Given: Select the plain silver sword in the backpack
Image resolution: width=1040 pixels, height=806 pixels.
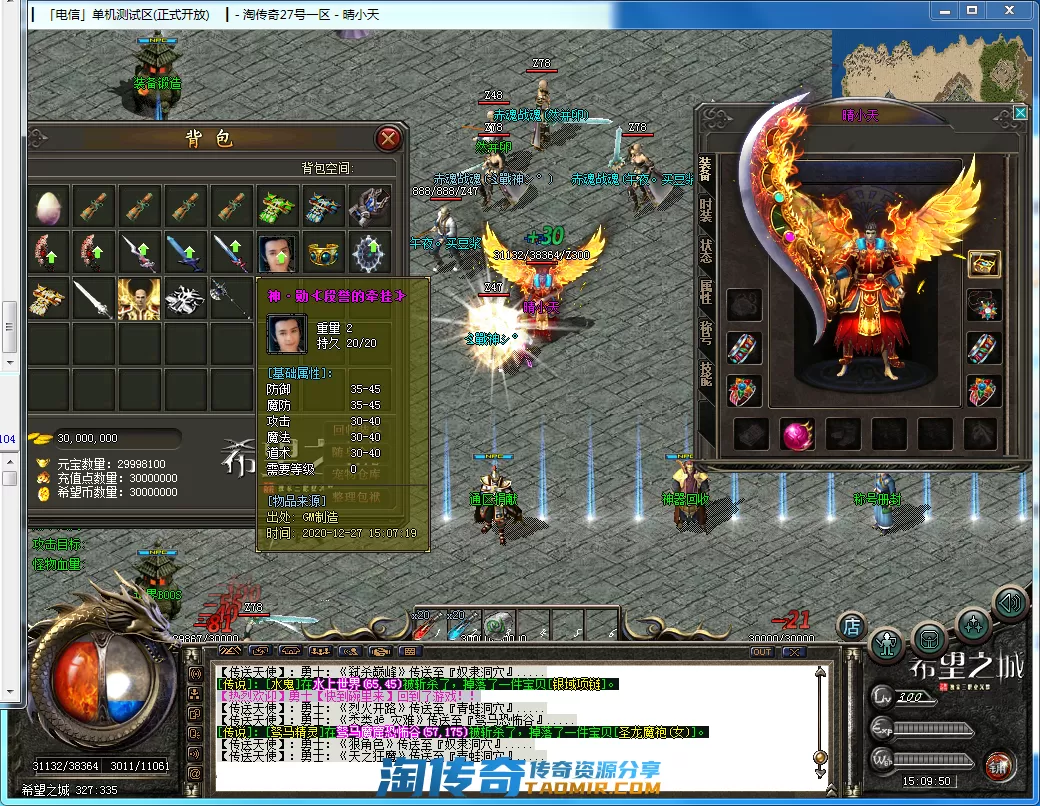Looking at the screenshot, I should coord(93,298).
